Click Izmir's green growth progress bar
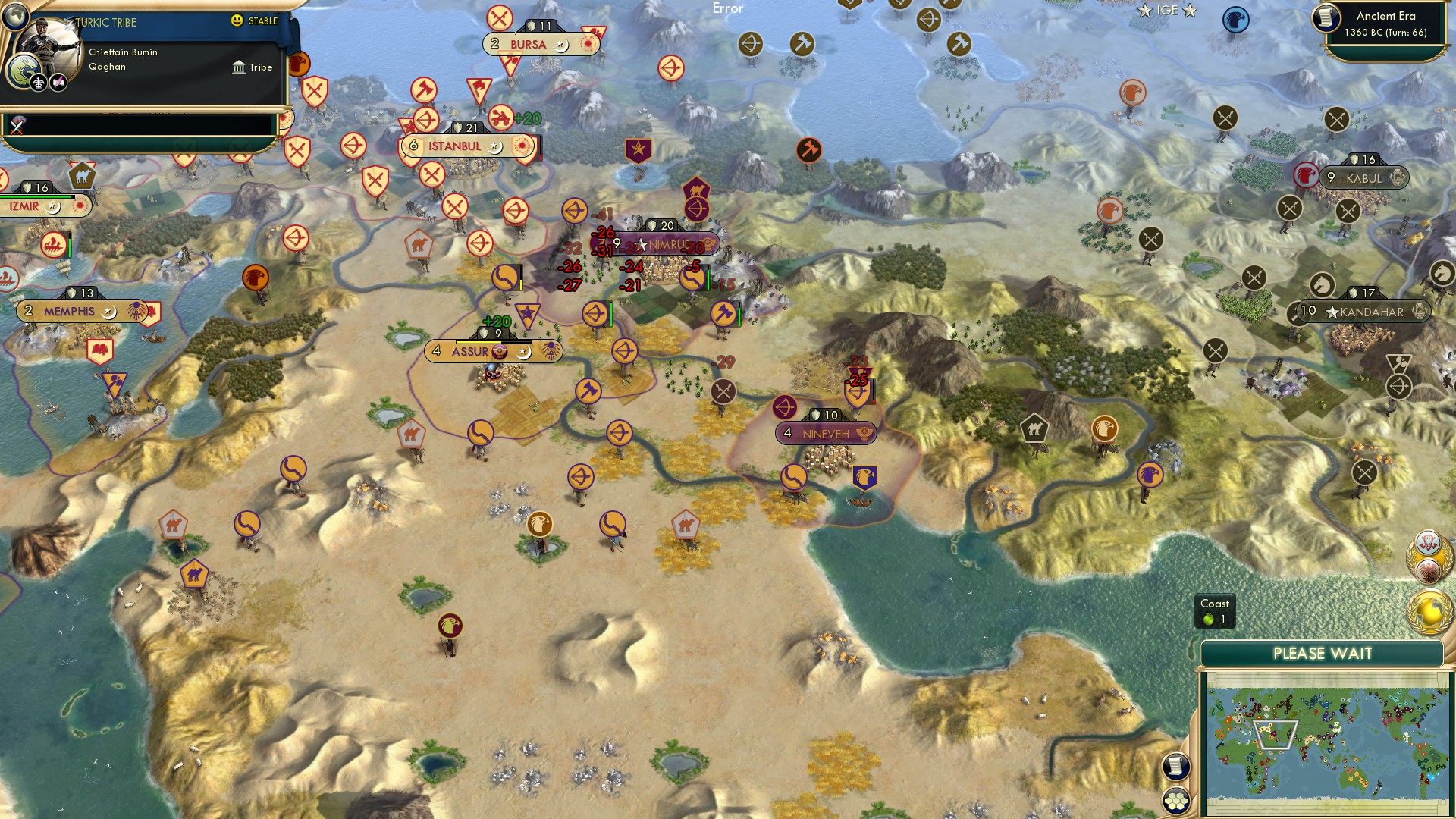Viewport: 1456px width, 819px height. click(x=34, y=196)
